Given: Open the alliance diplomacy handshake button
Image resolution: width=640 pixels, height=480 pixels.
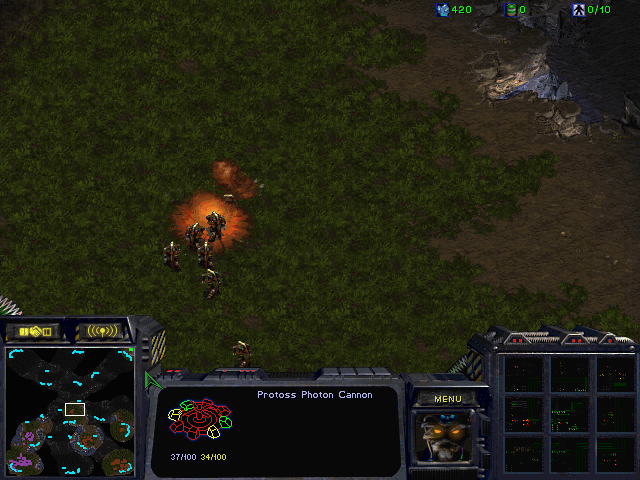Looking at the screenshot, I should 33,331.
